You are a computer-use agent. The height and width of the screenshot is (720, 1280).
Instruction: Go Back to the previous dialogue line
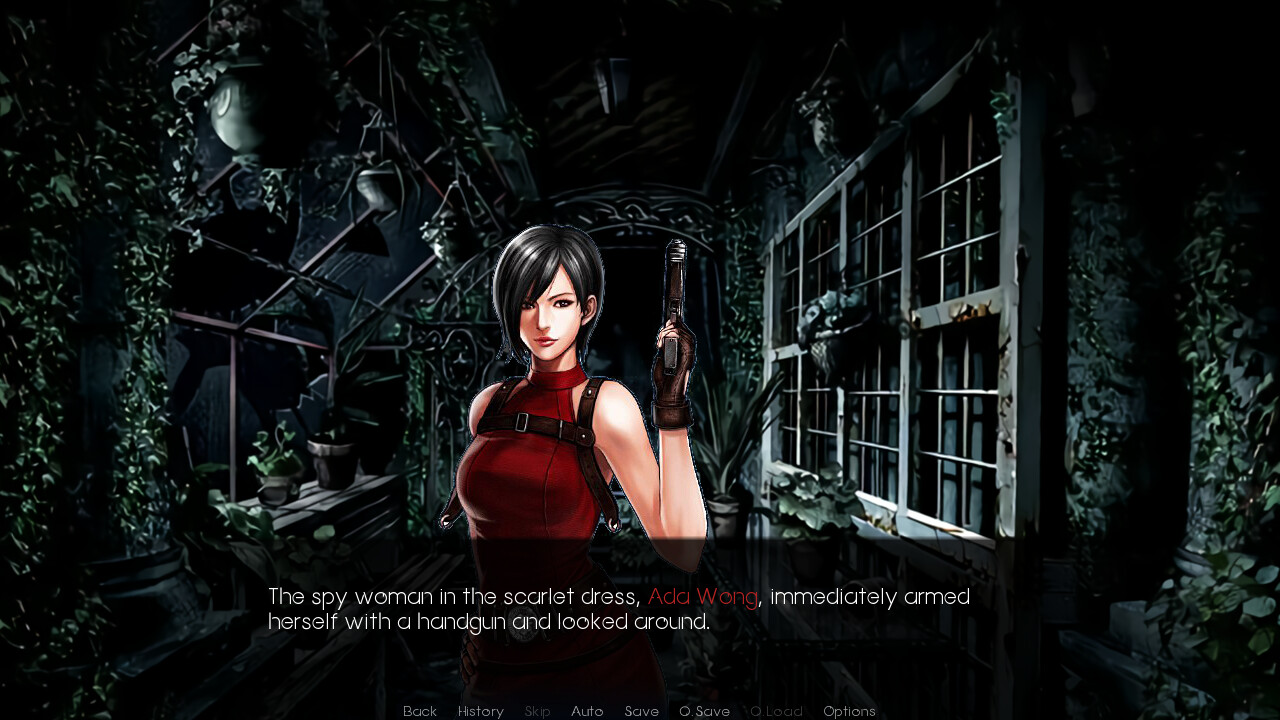[x=420, y=711]
